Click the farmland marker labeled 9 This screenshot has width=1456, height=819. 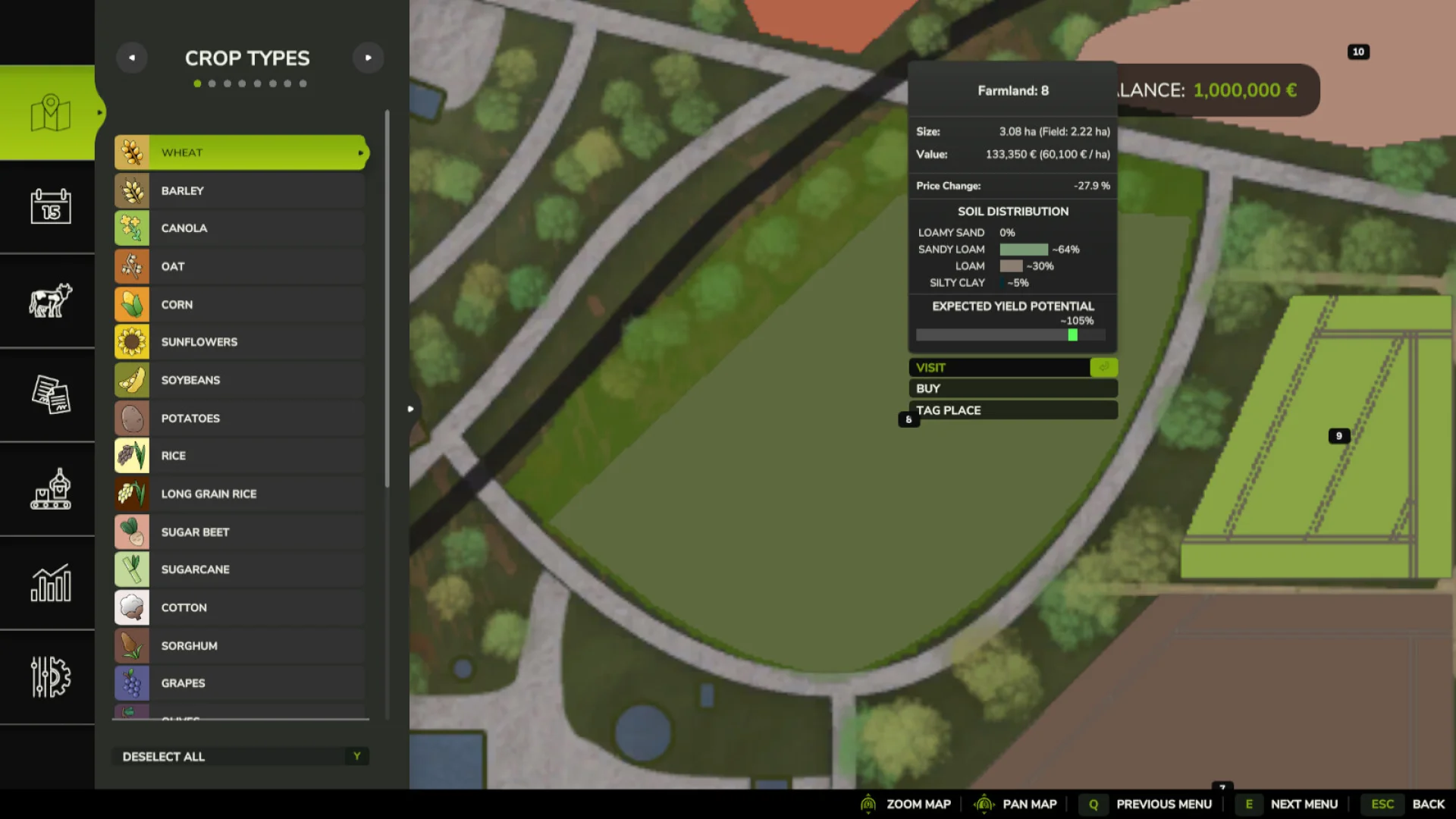click(1338, 435)
